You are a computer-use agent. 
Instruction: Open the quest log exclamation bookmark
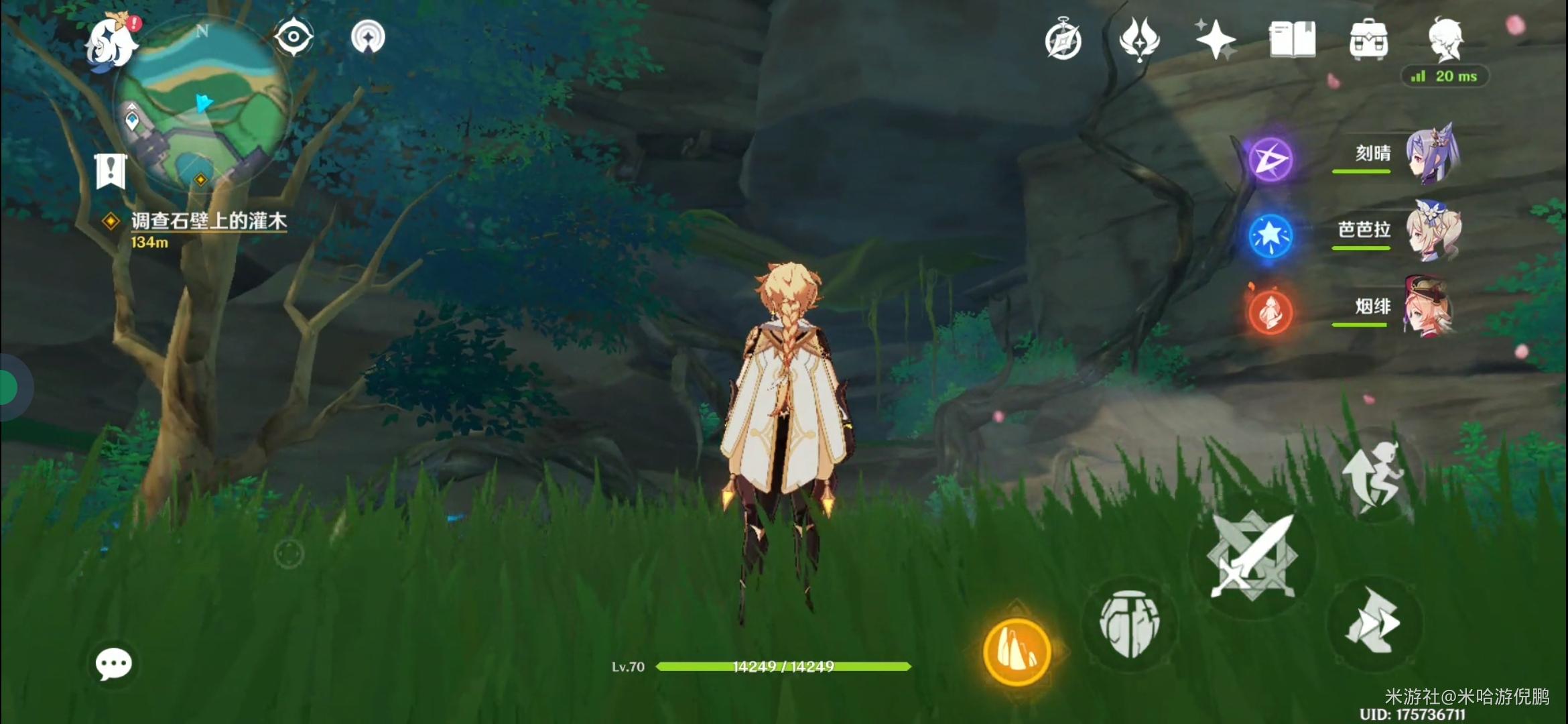[x=111, y=171]
